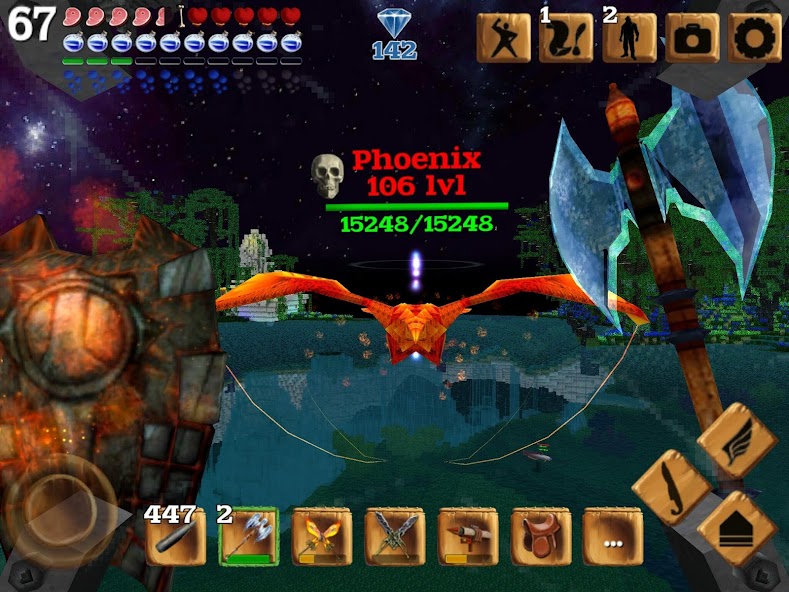
Task: Equip the crossed swords slot
Action: [x=394, y=538]
